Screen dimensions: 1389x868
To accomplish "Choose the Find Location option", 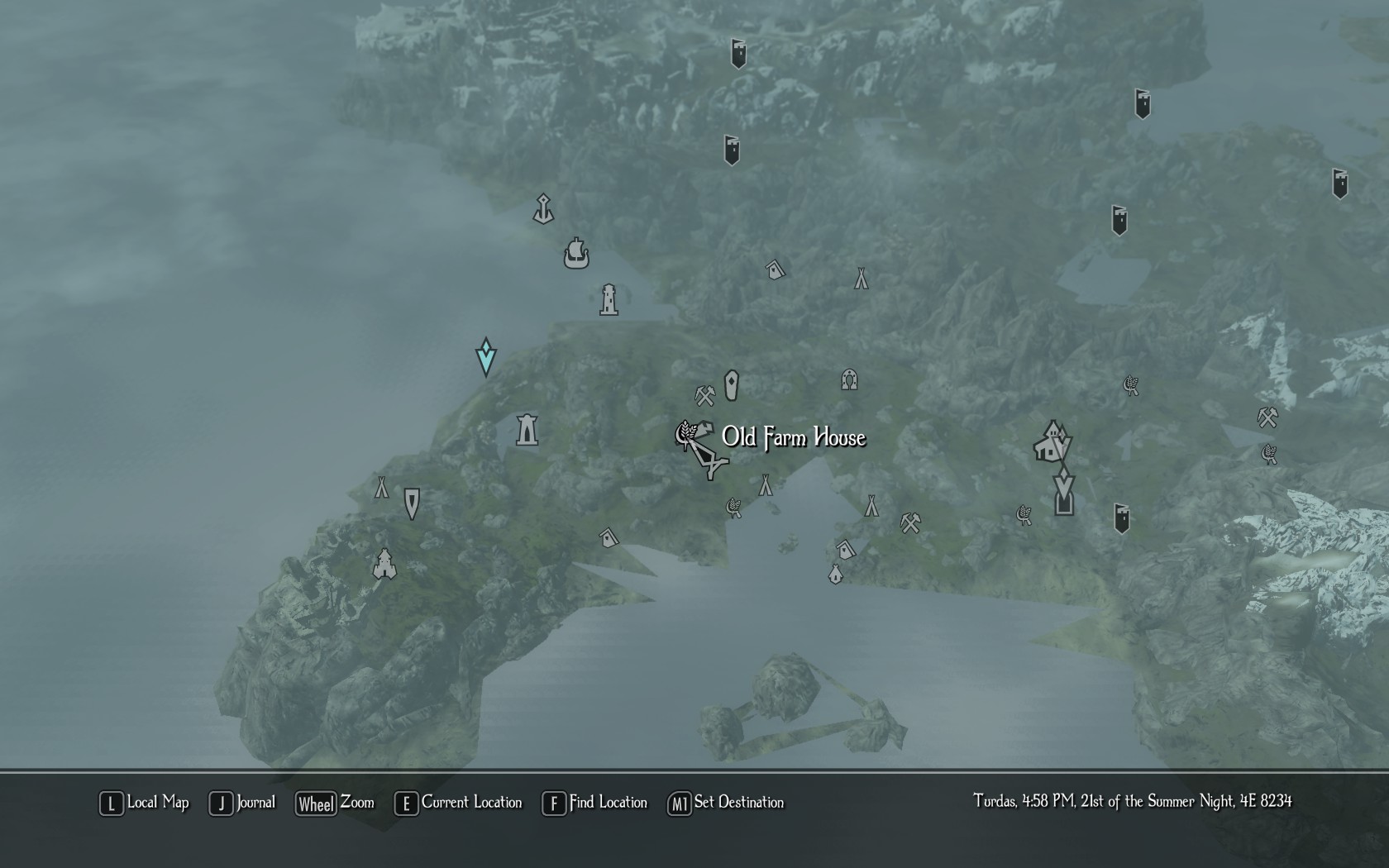I will tap(594, 803).
